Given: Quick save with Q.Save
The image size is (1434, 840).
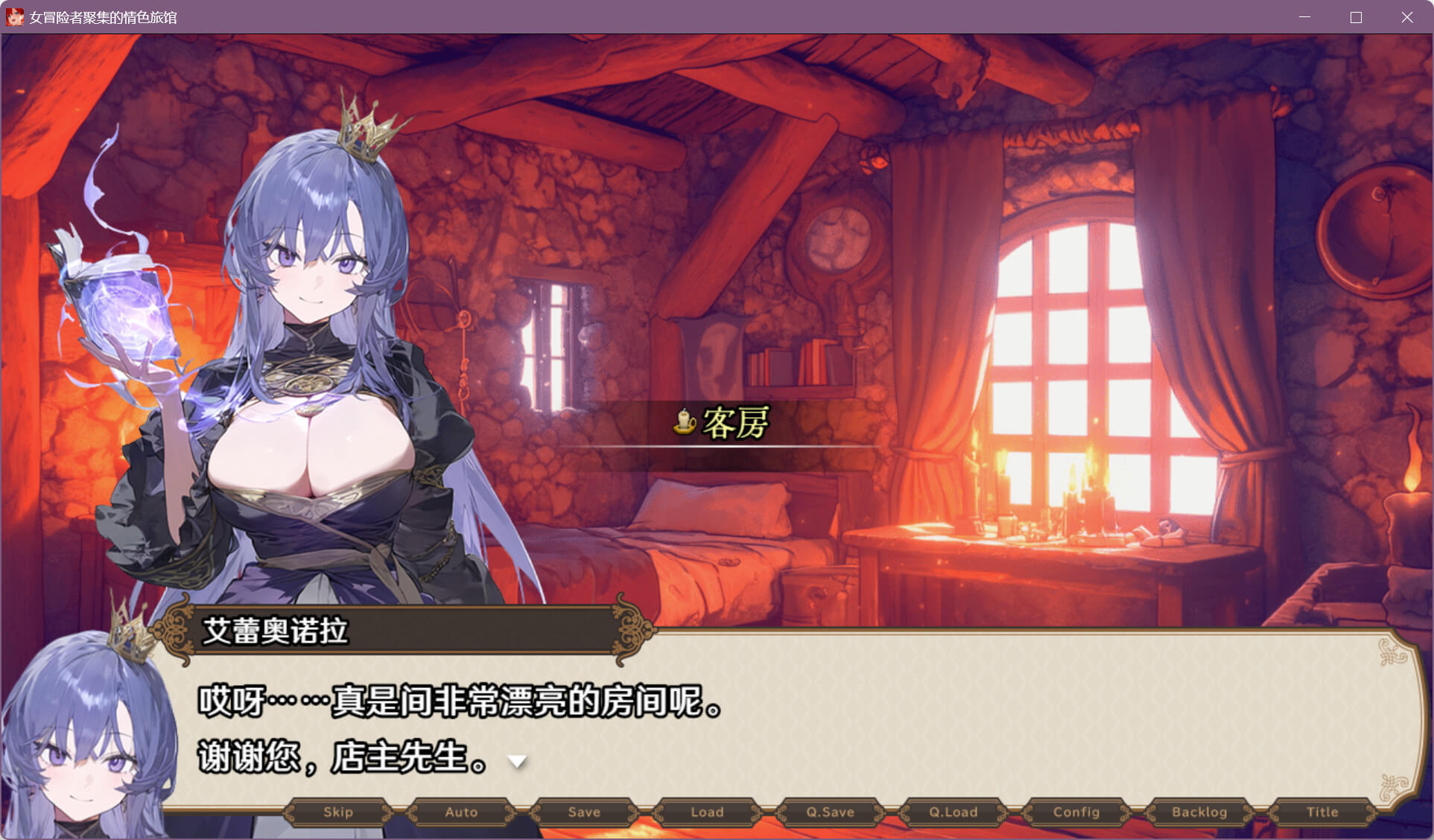Looking at the screenshot, I should click(830, 812).
